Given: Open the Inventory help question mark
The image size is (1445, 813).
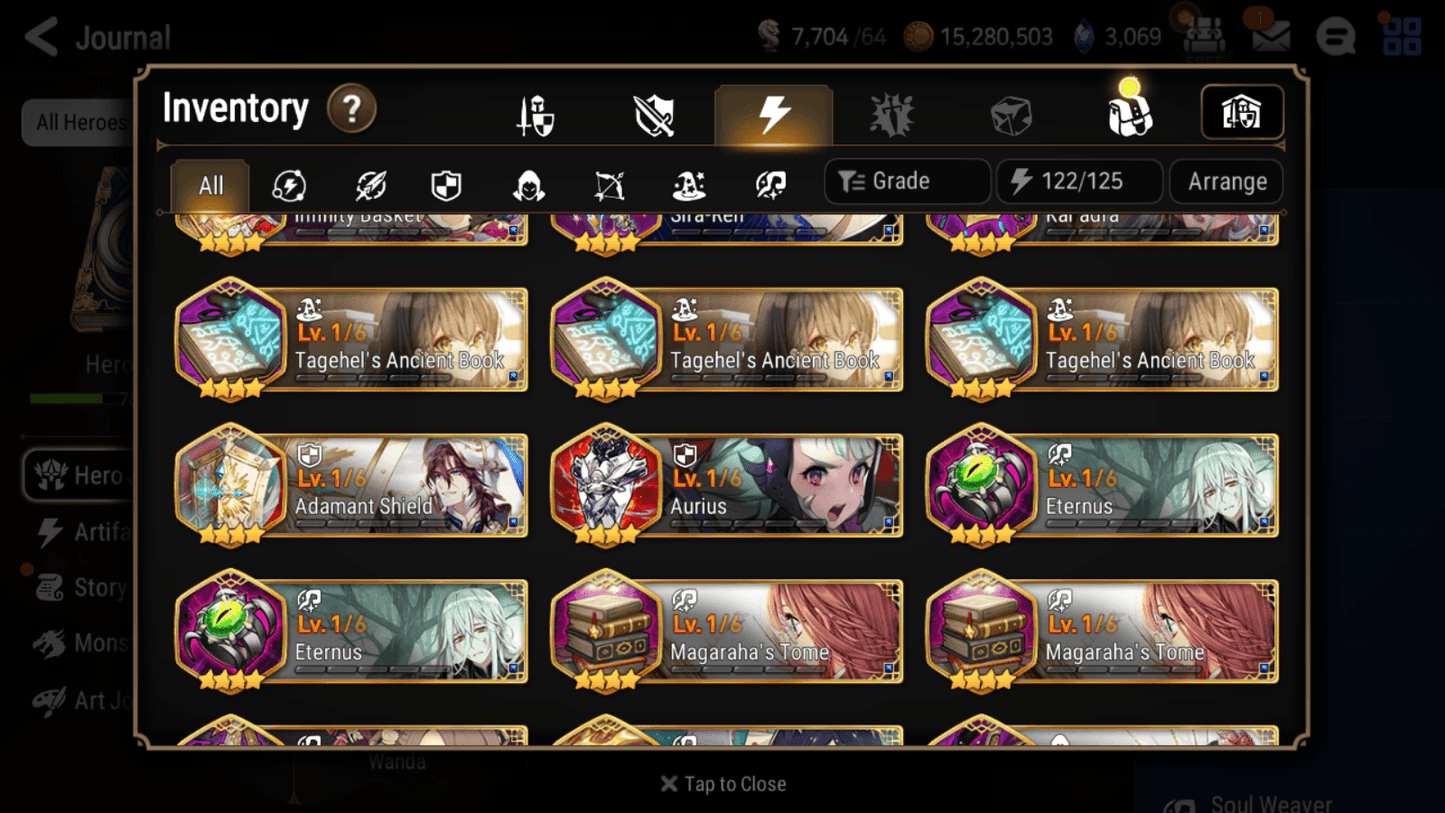Looking at the screenshot, I should pyautogui.click(x=352, y=110).
